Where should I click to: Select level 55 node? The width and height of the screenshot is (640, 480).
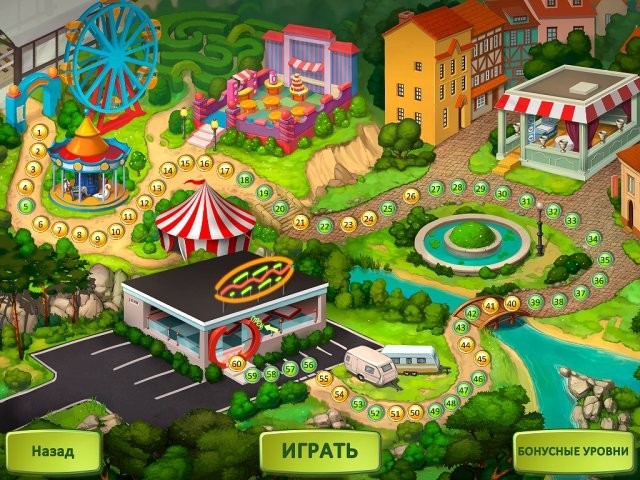pyautogui.click(x=323, y=378)
